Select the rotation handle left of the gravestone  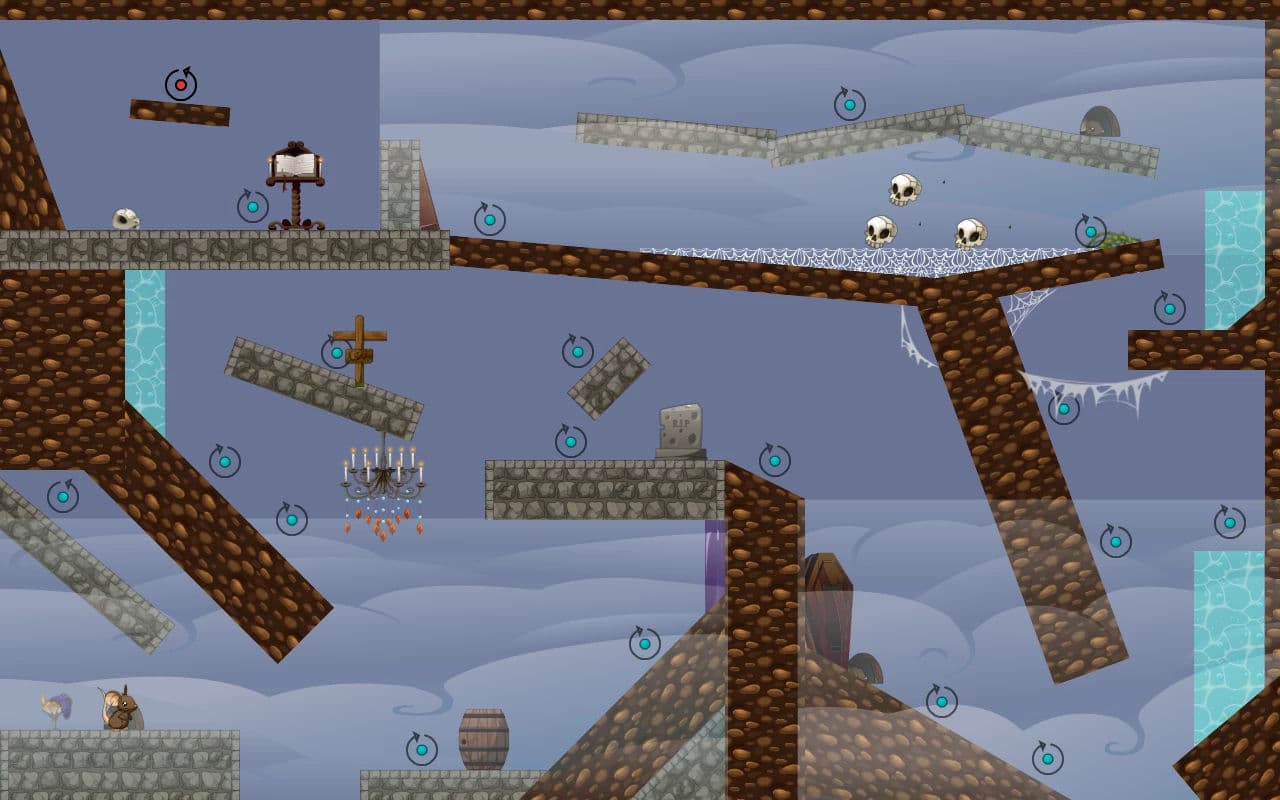coord(571,441)
